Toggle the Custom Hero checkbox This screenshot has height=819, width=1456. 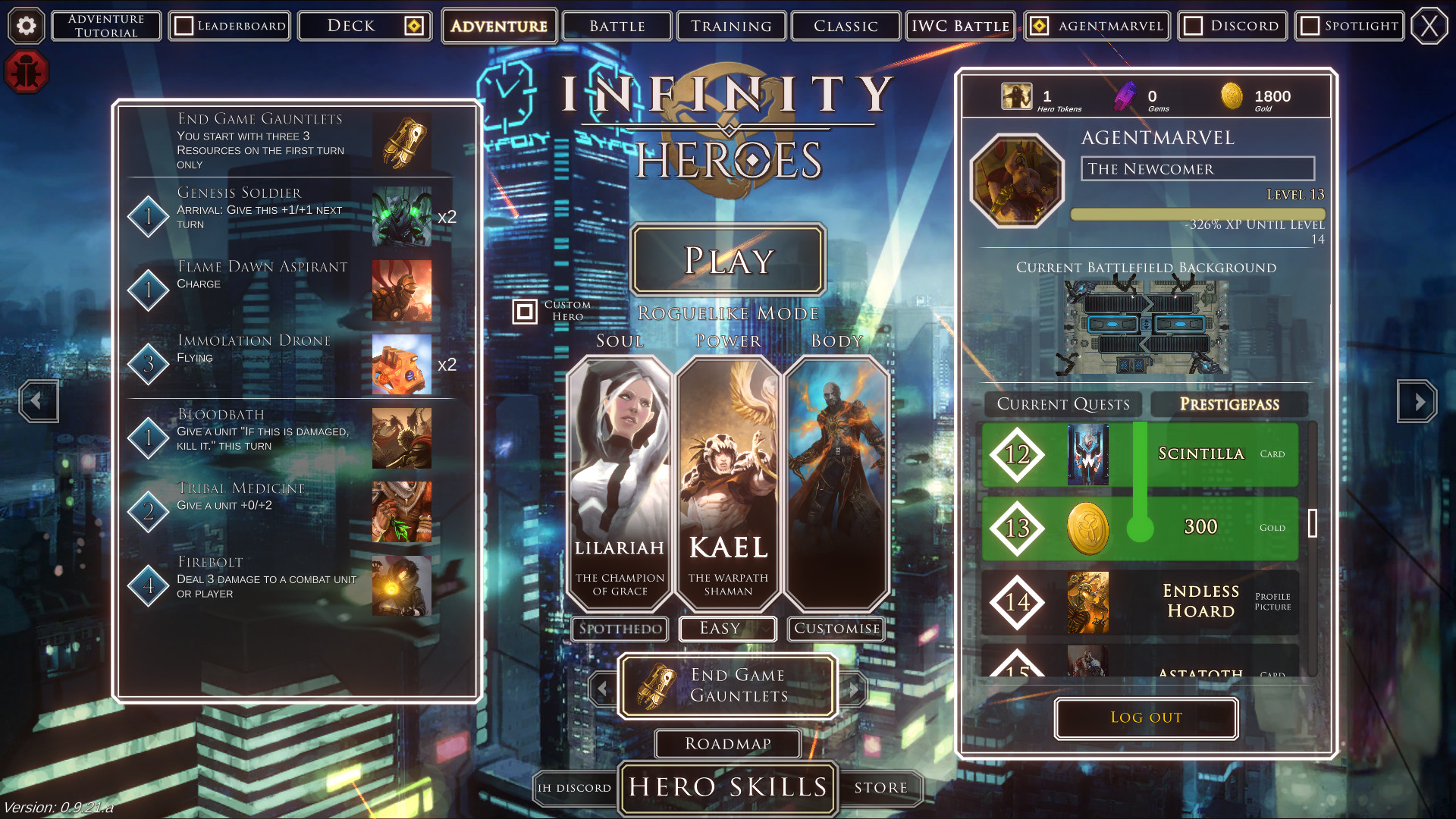pos(526,311)
